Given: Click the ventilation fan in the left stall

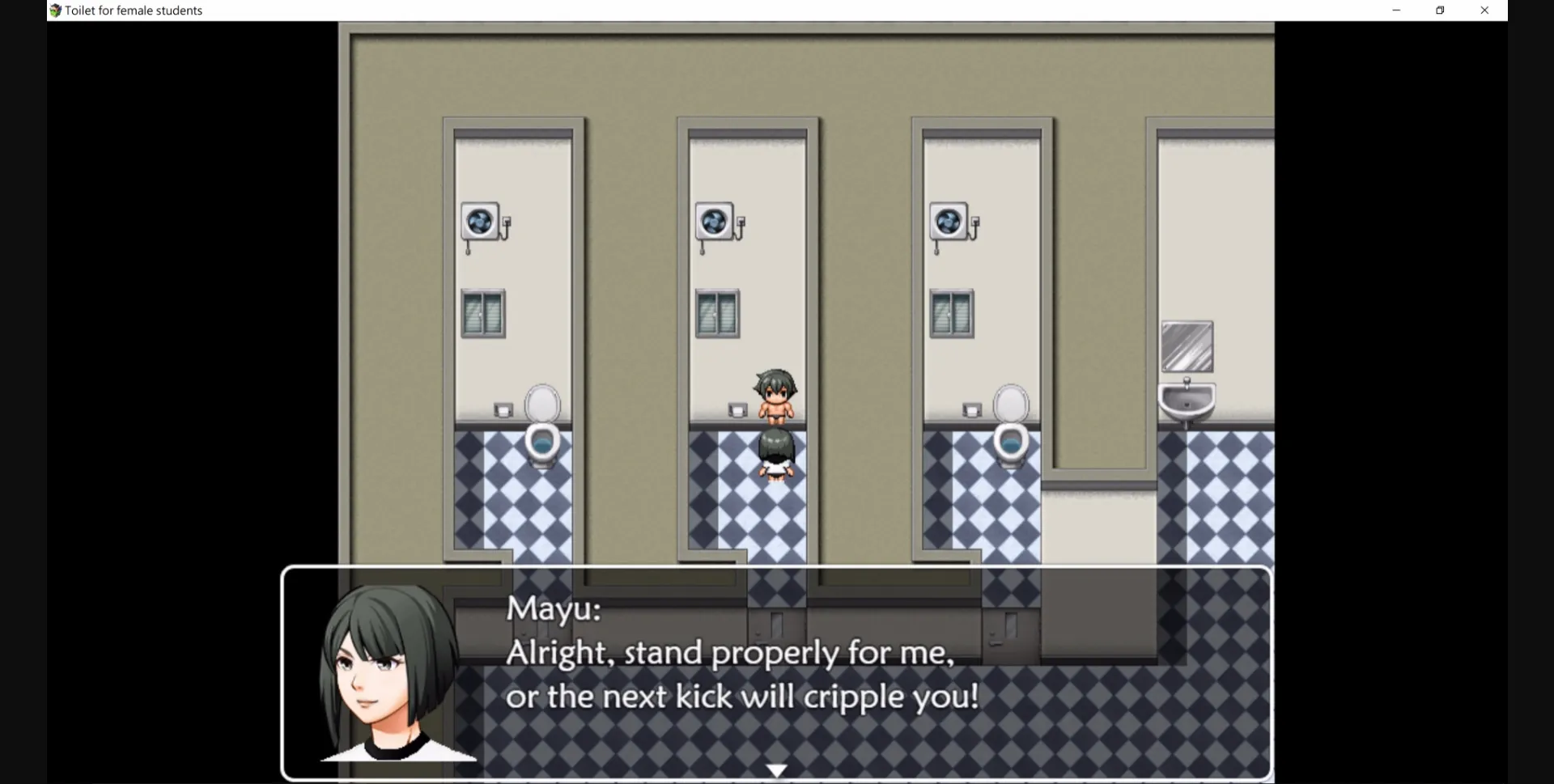Looking at the screenshot, I should [479, 222].
